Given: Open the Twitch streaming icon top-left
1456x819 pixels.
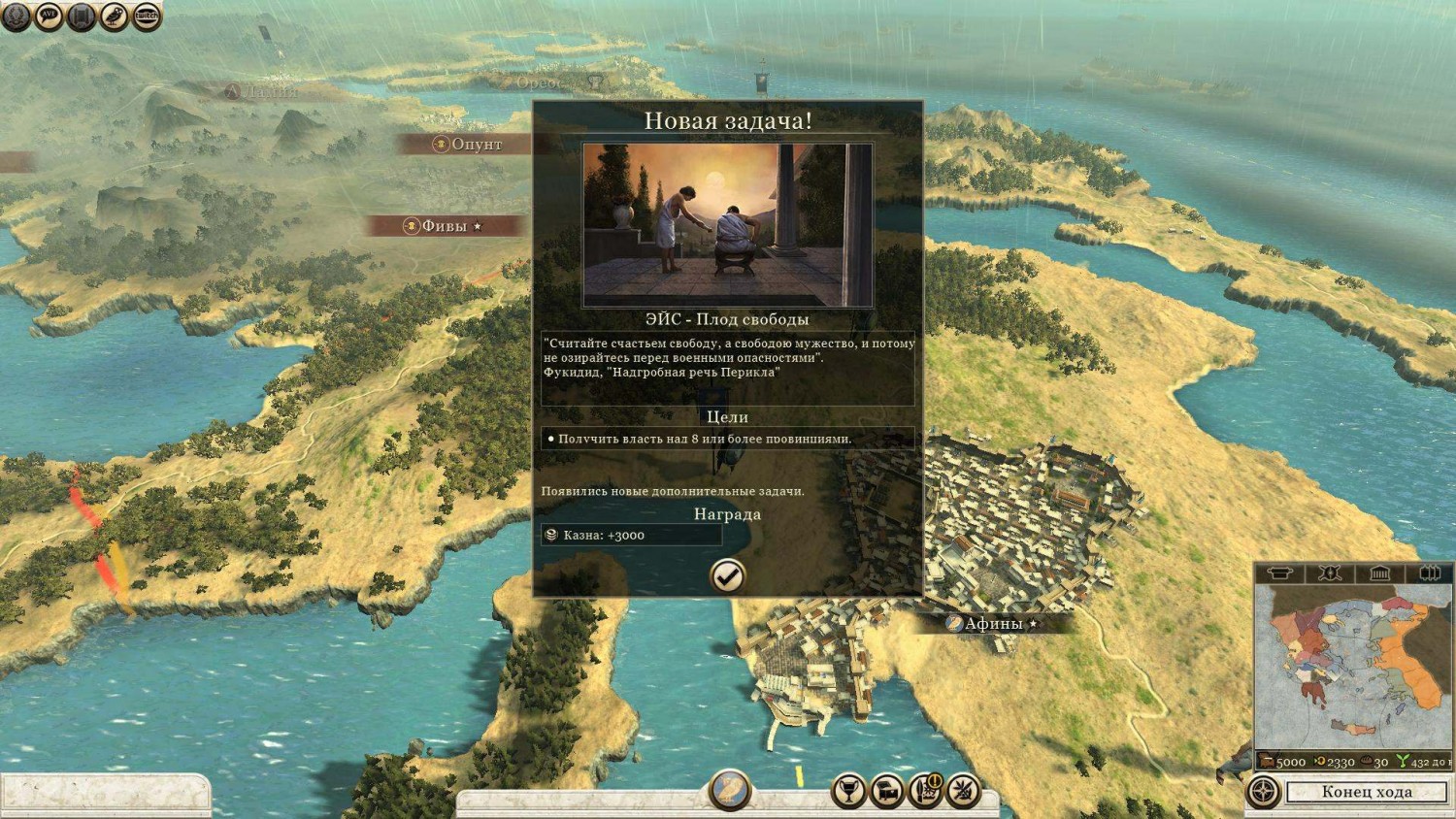Looking at the screenshot, I should [x=147, y=16].
